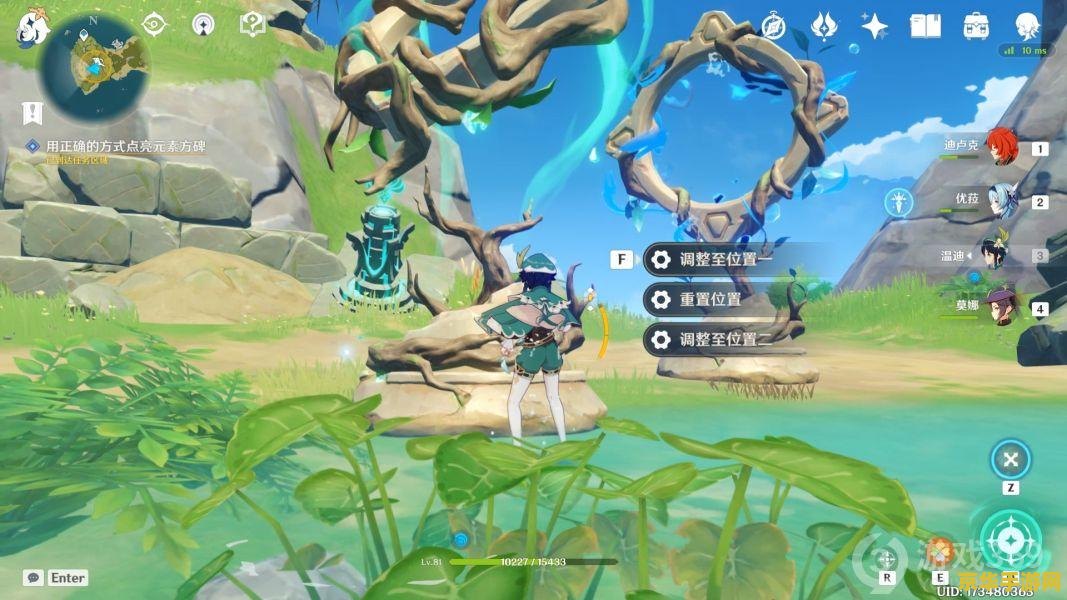Viewport: 1067px width, 600px height.
Task: Open the Wish star icon
Action: tap(875, 26)
